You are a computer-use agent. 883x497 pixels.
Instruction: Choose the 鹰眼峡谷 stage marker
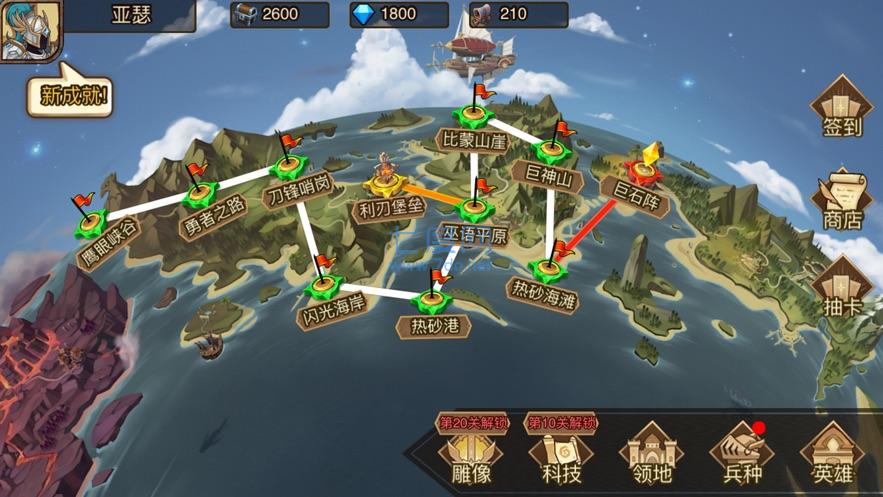(x=90, y=221)
